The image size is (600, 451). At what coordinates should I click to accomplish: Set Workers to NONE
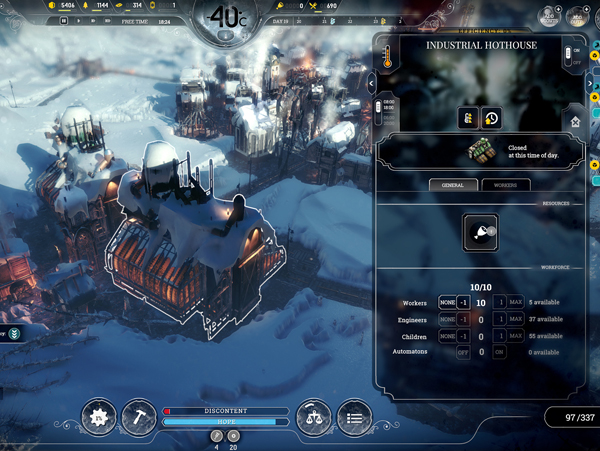coord(447,303)
